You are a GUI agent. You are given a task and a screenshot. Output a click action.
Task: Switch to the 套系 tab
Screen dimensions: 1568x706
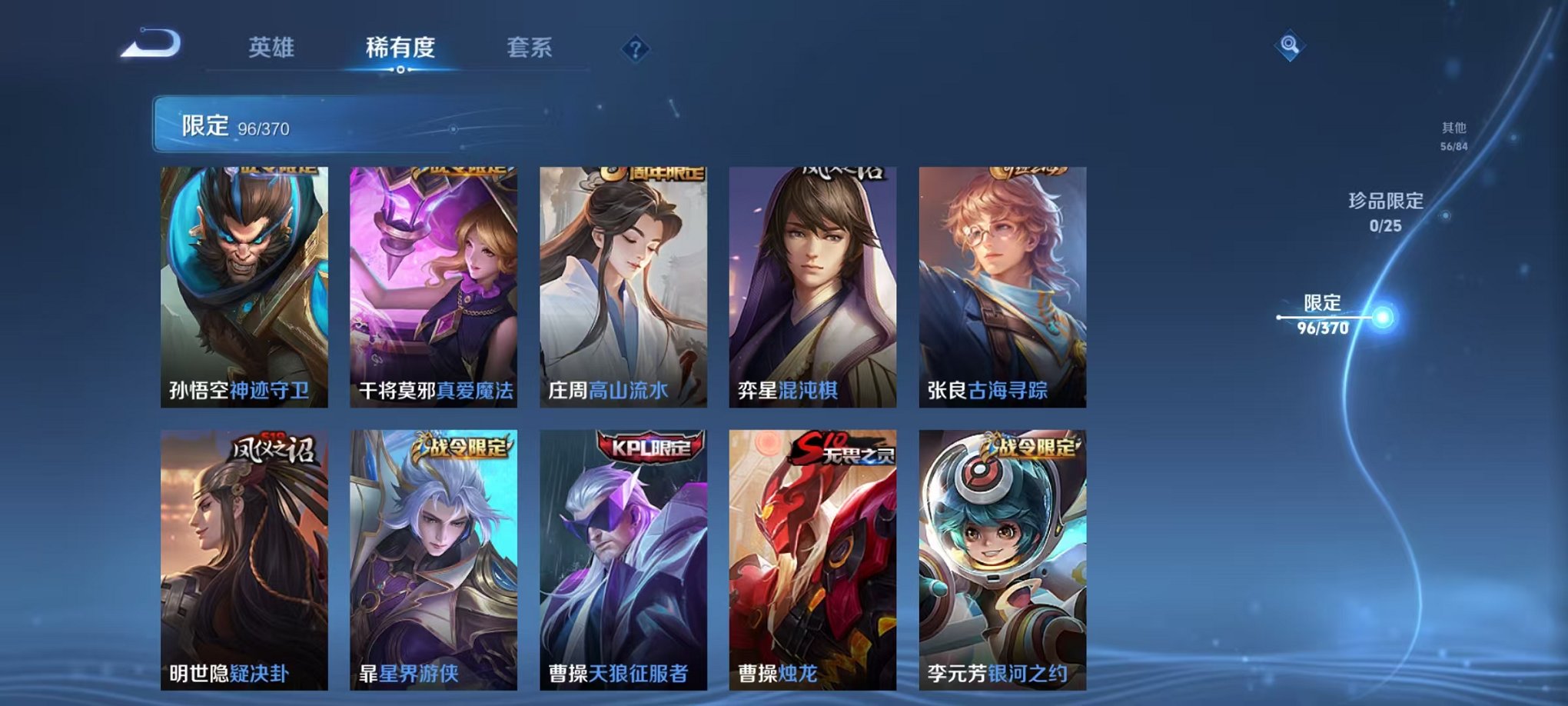coord(531,48)
